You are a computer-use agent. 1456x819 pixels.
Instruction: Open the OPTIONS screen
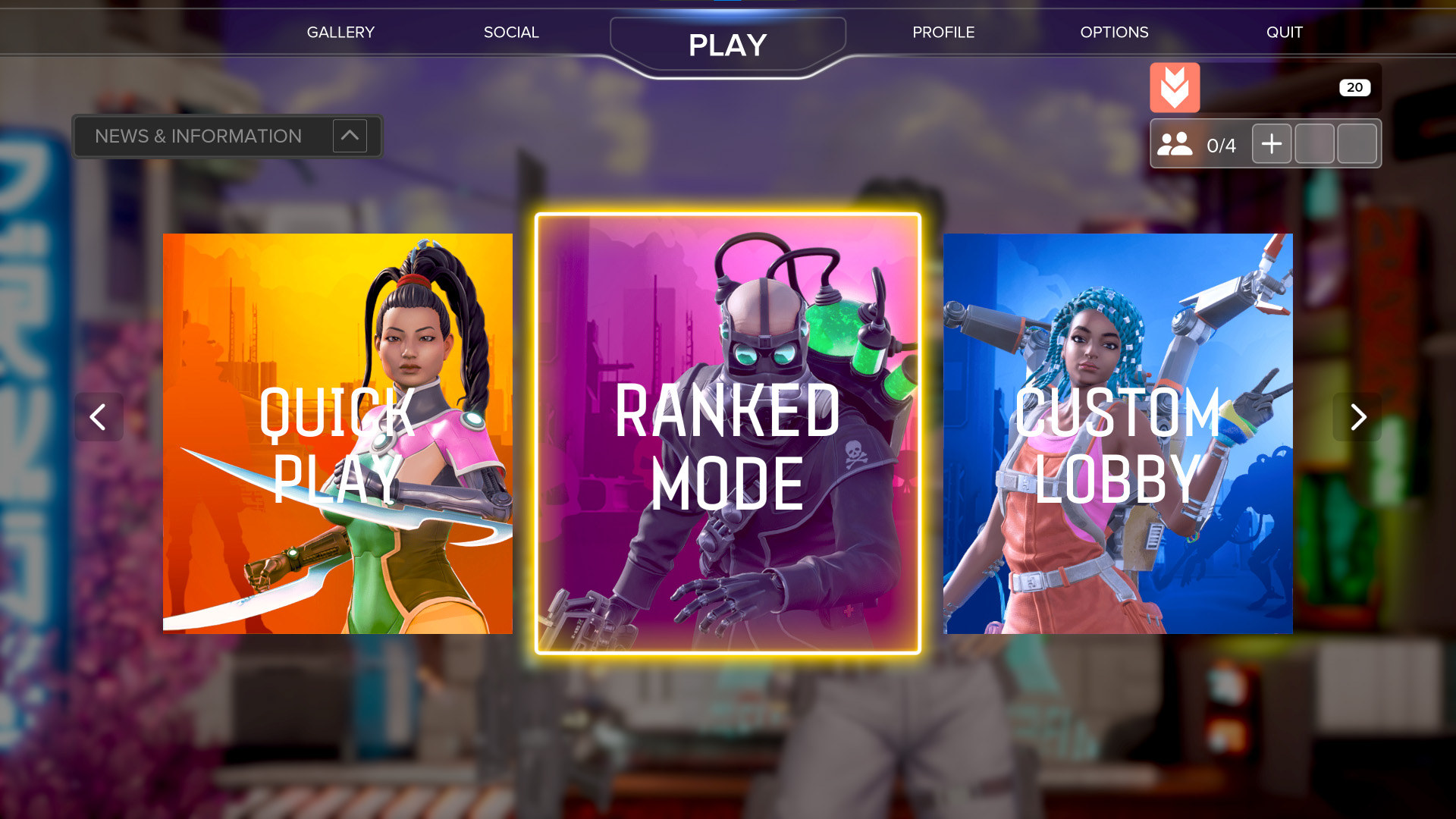point(1115,32)
